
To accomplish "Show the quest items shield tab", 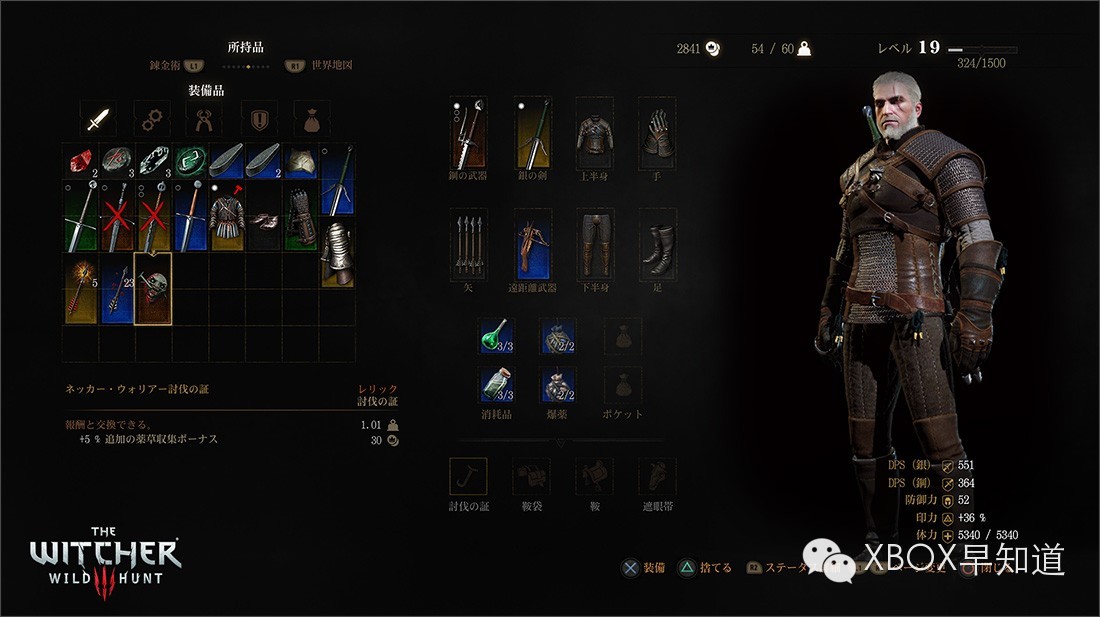I will (x=258, y=120).
